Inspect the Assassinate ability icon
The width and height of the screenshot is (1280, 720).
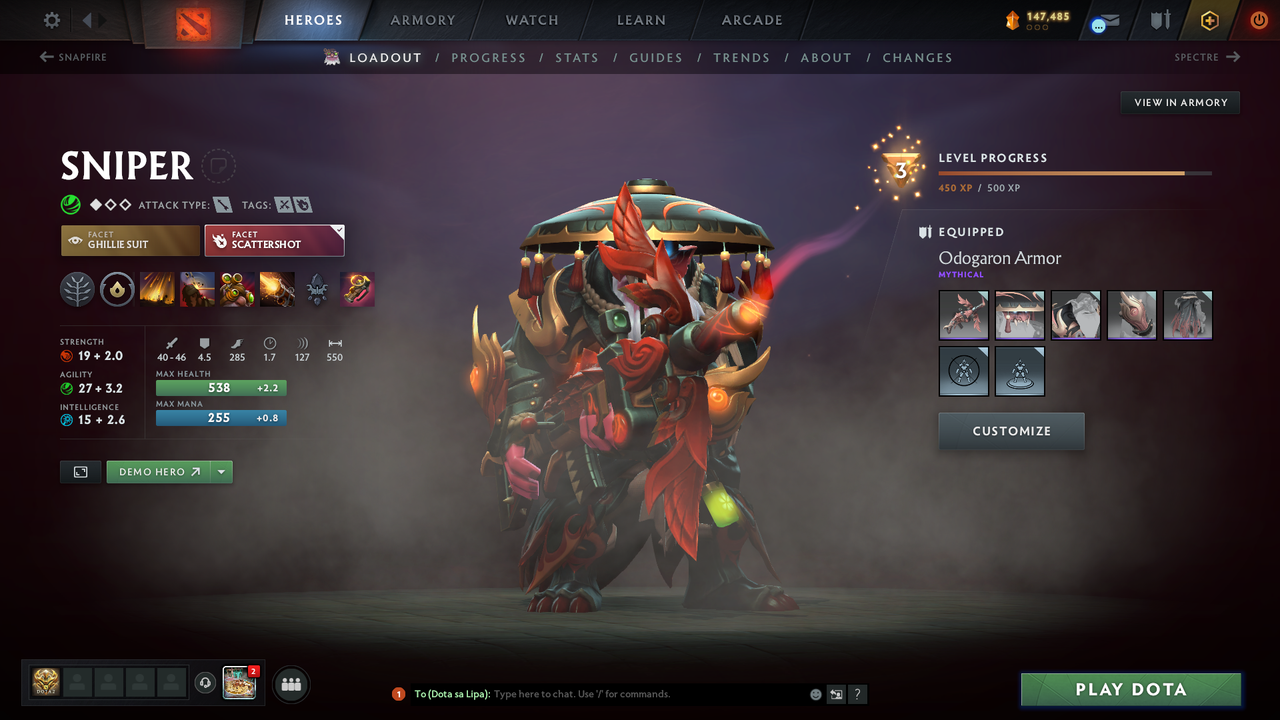277,289
